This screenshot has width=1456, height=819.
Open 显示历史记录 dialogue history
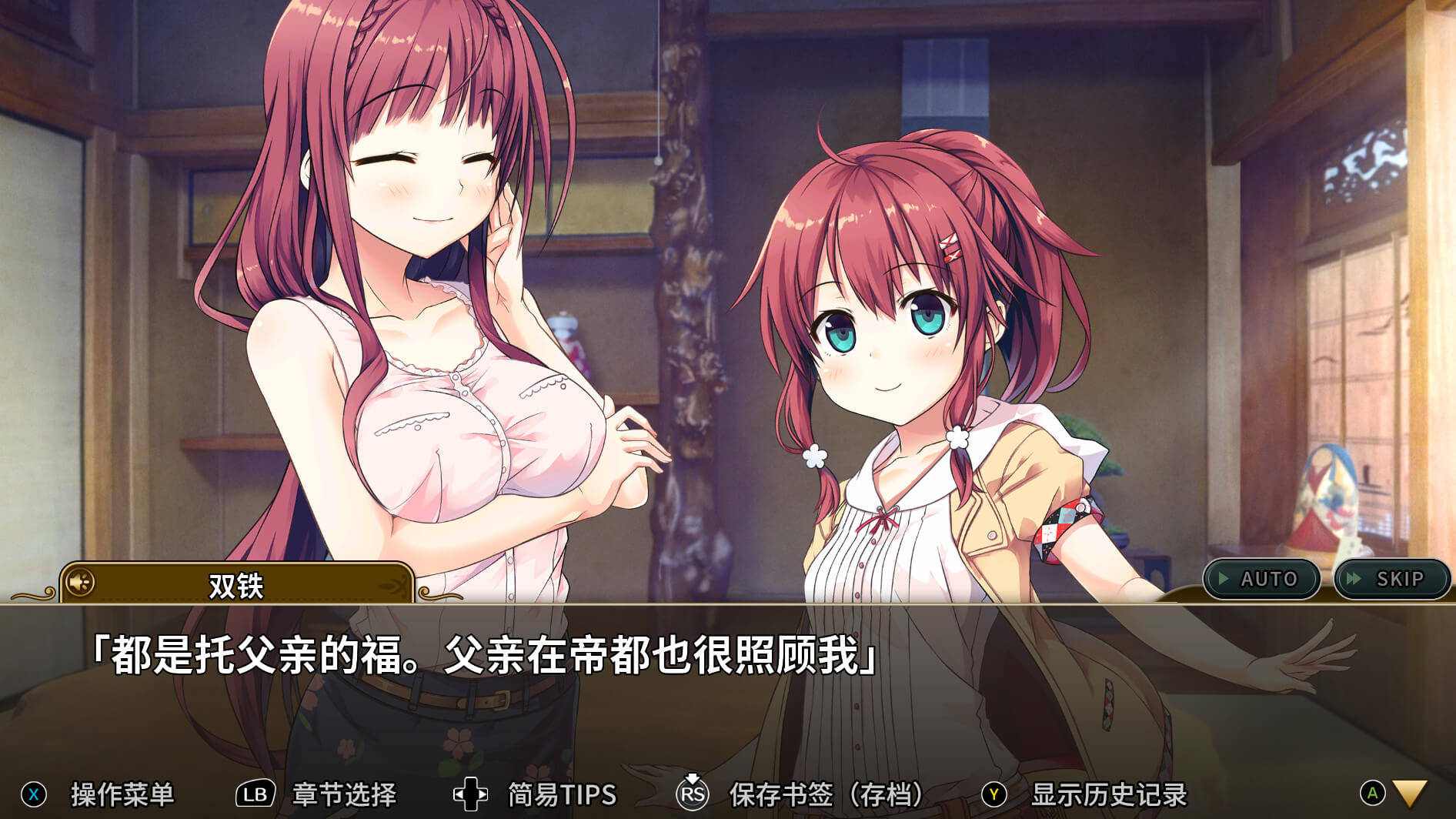pyautogui.click(x=1108, y=794)
